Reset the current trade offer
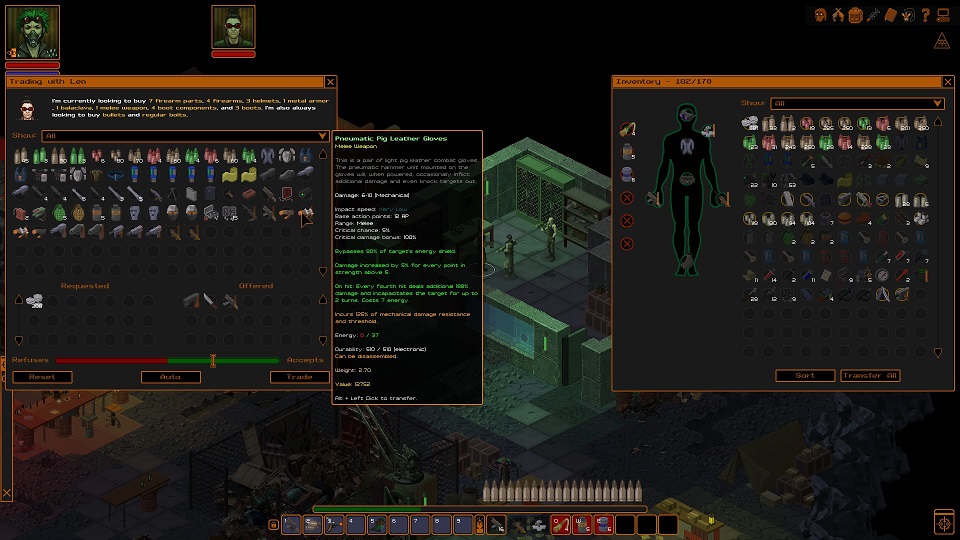 (41, 377)
